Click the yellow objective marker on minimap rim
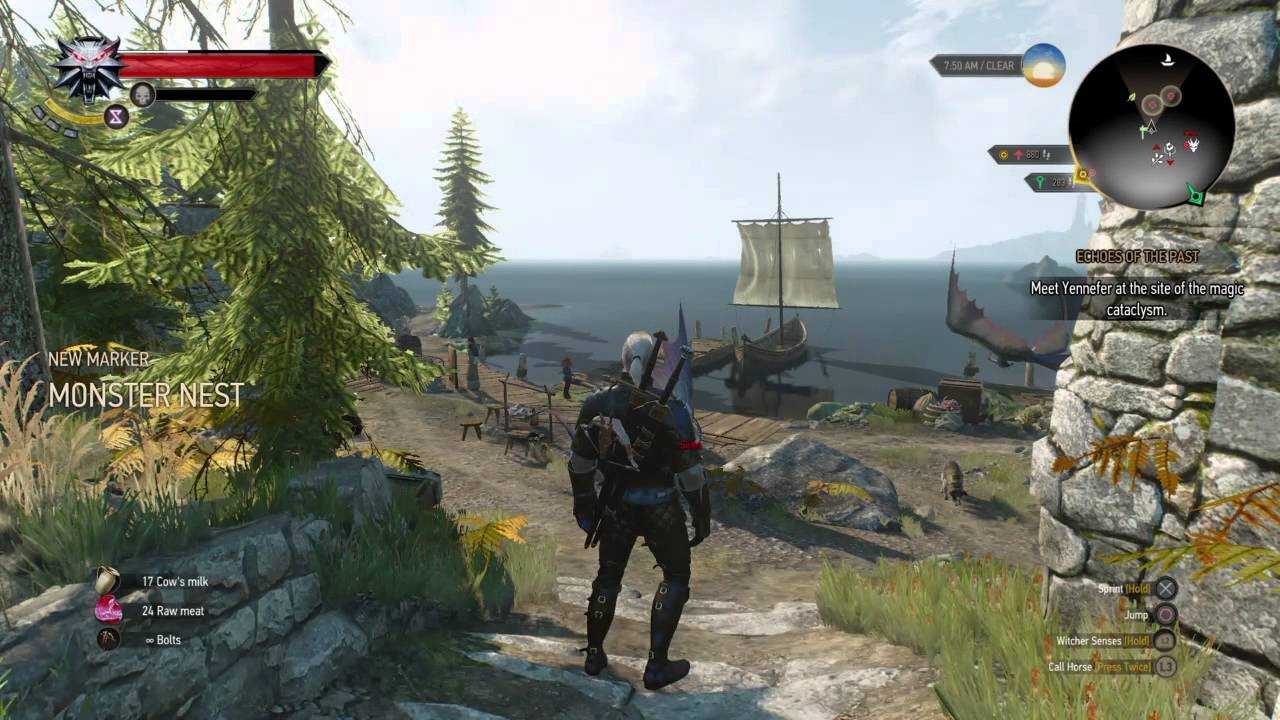1280x720 pixels. (x=1081, y=174)
